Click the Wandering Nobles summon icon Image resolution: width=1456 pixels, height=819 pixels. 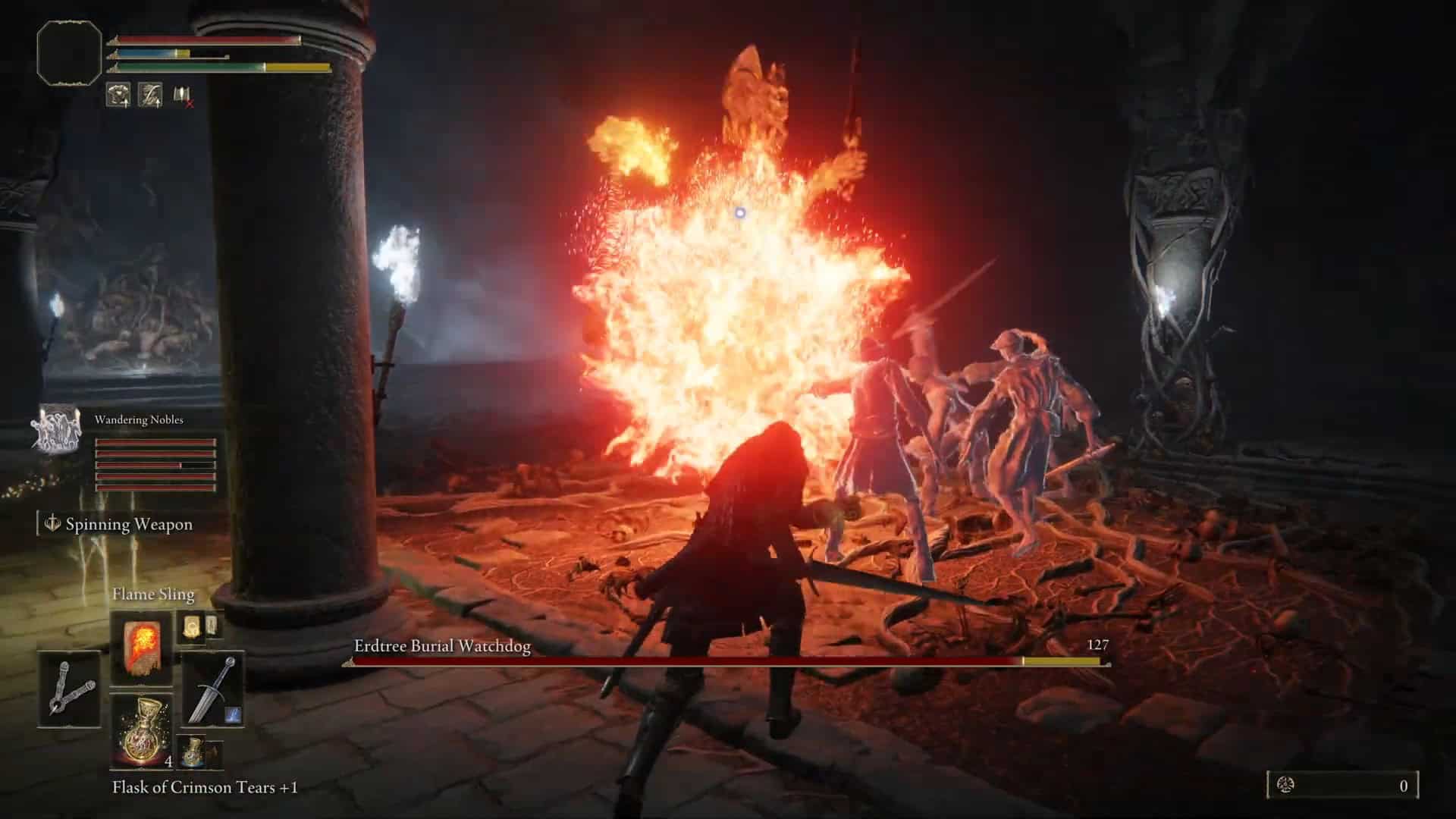[56, 429]
